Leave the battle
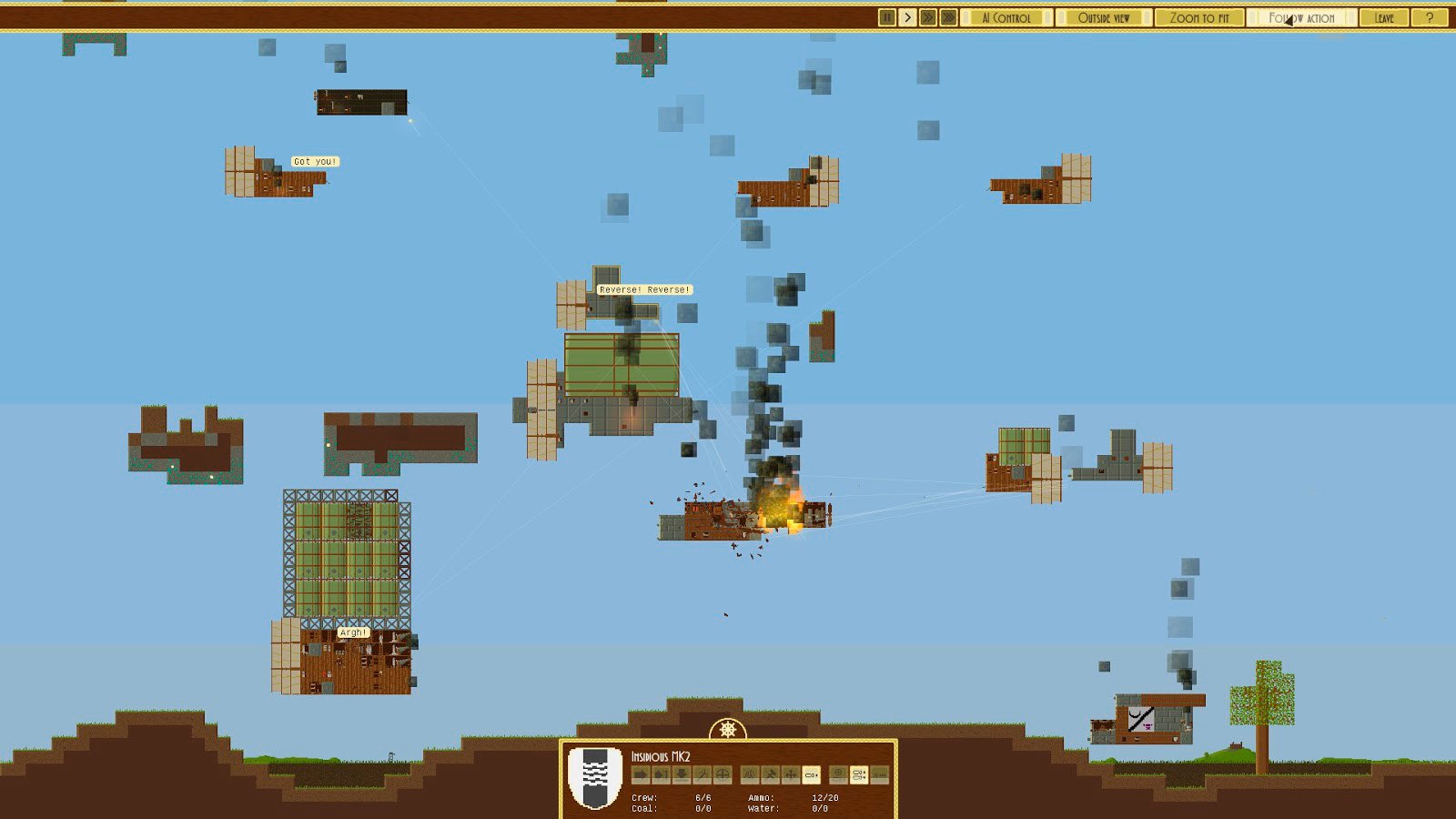This screenshot has height=819, width=1456. pos(1384,17)
